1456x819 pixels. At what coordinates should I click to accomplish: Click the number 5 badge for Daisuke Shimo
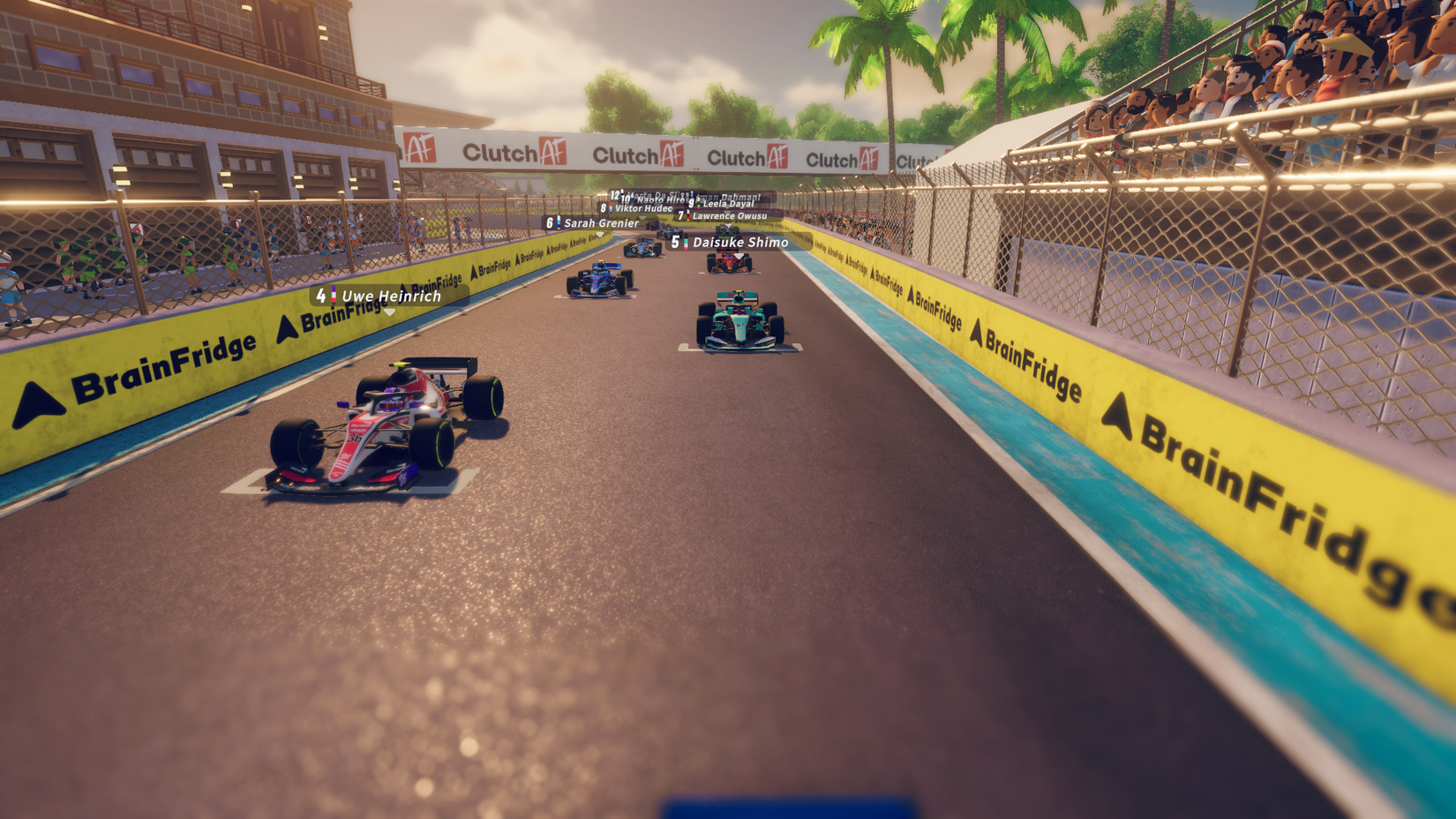click(x=675, y=242)
